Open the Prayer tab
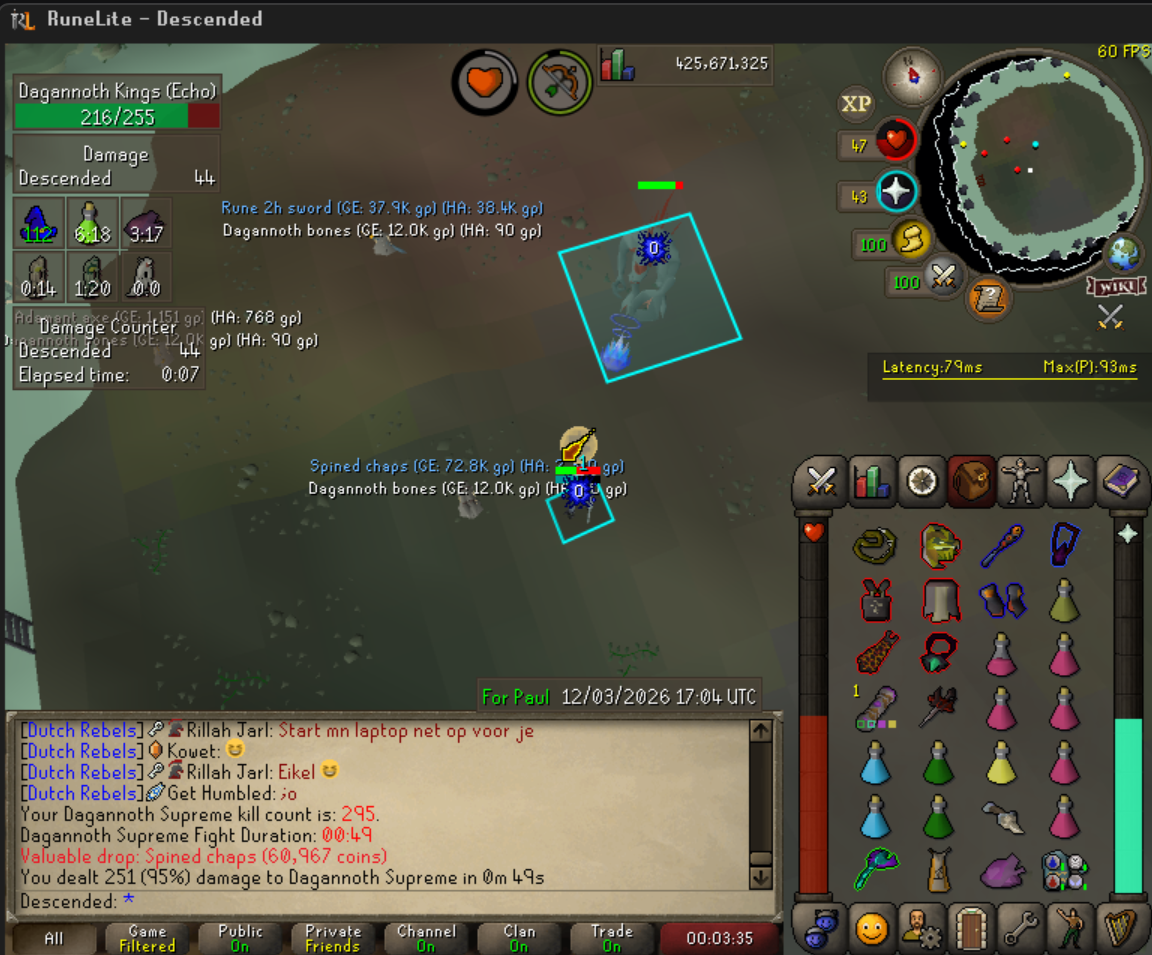 (1070, 482)
